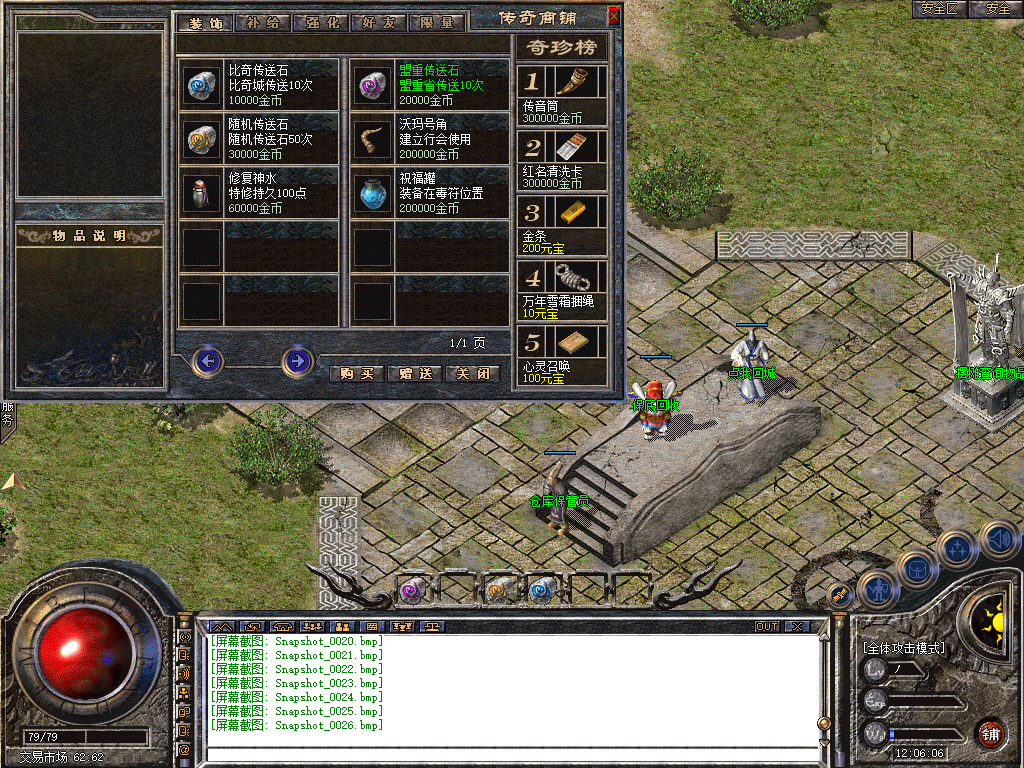Open the shop via red 铺 button
The image size is (1024, 768).
990,733
